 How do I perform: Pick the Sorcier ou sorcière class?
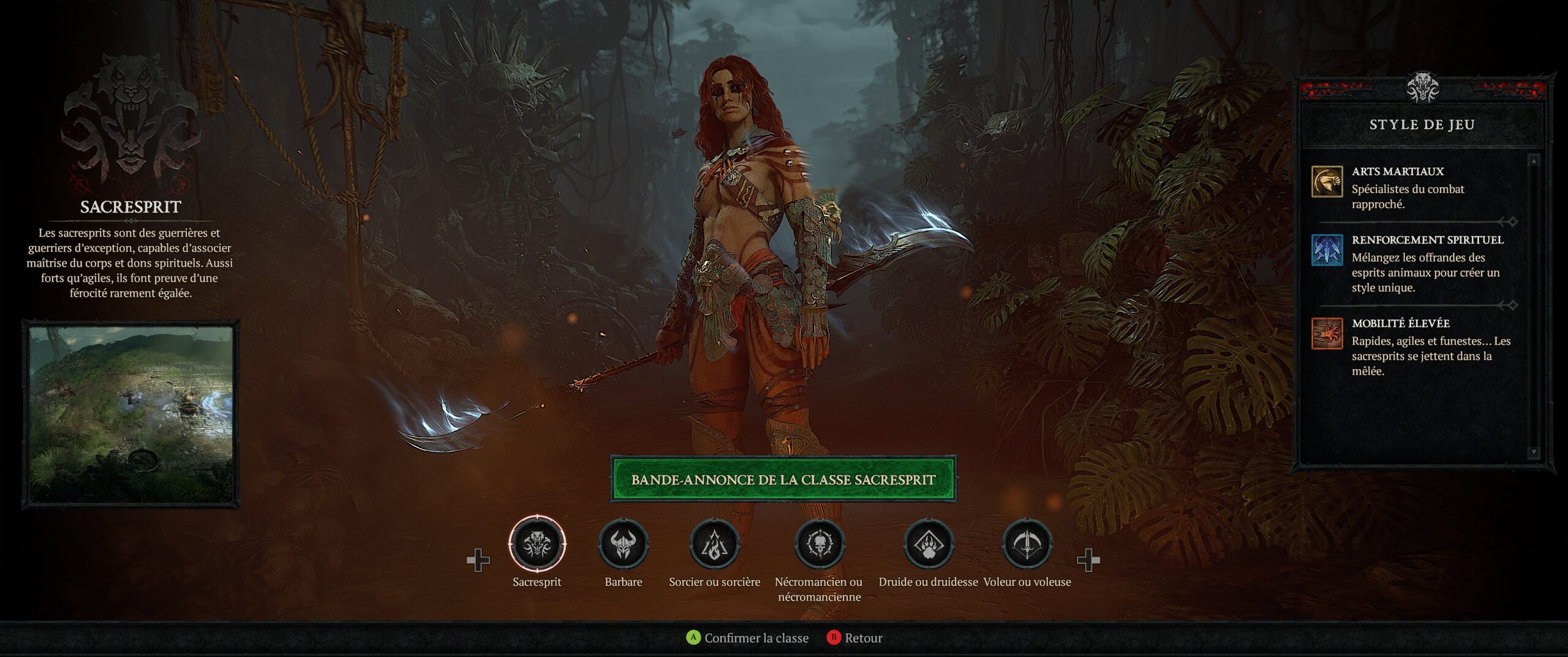coord(714,544)
